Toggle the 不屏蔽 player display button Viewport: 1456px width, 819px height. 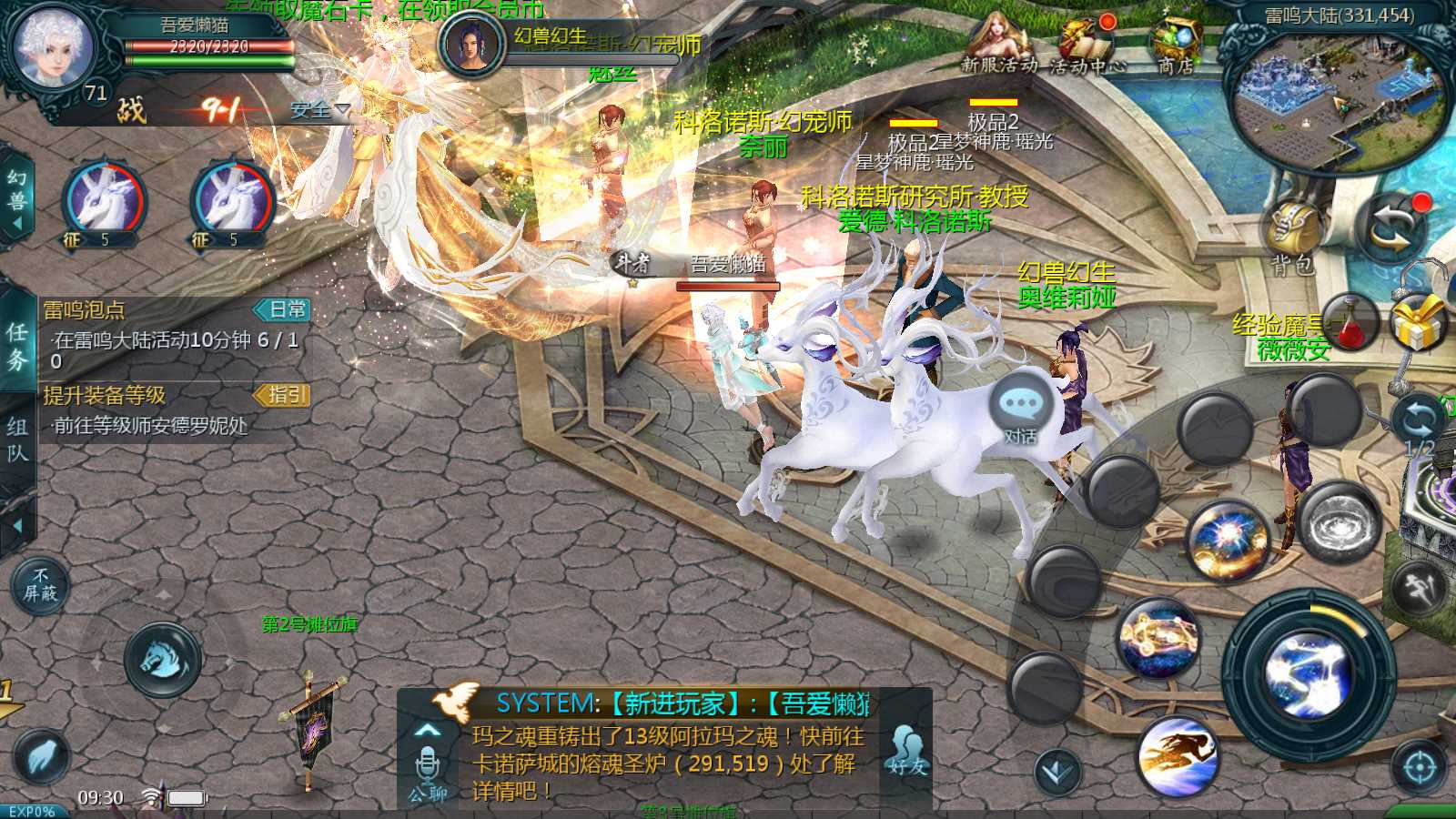pos(40,585)
